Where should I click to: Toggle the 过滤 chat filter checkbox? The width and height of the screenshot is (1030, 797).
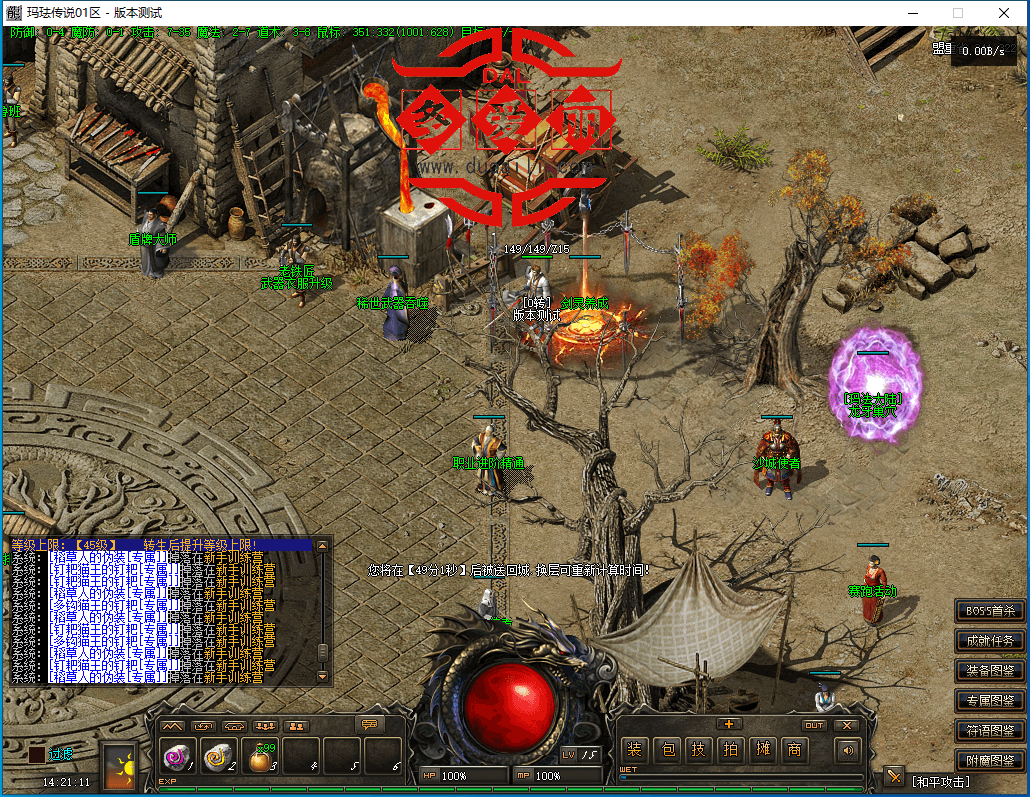click(x=36, y=754)
